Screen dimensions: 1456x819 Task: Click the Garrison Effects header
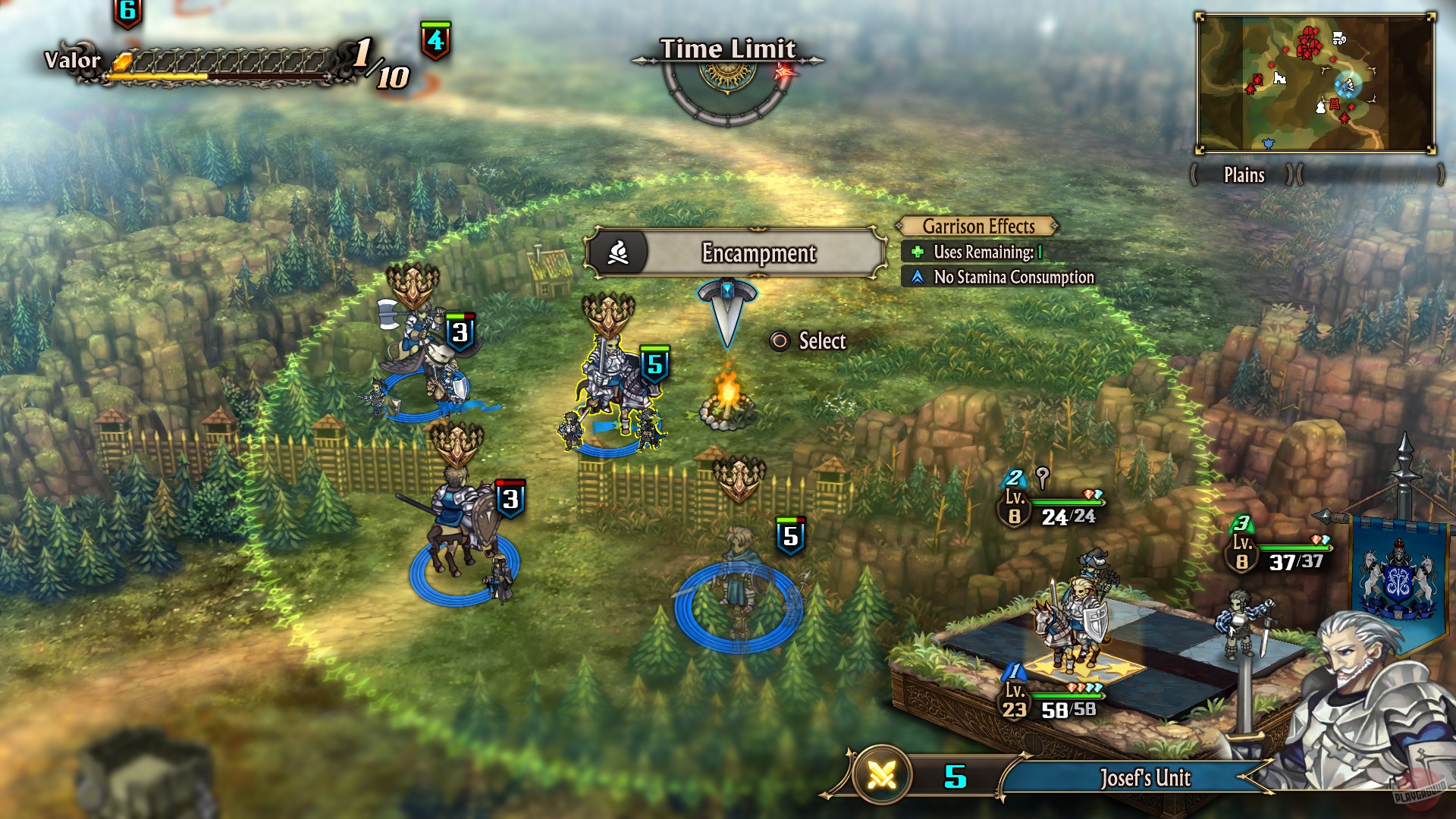pyautogui.click(x=978, y=227)
